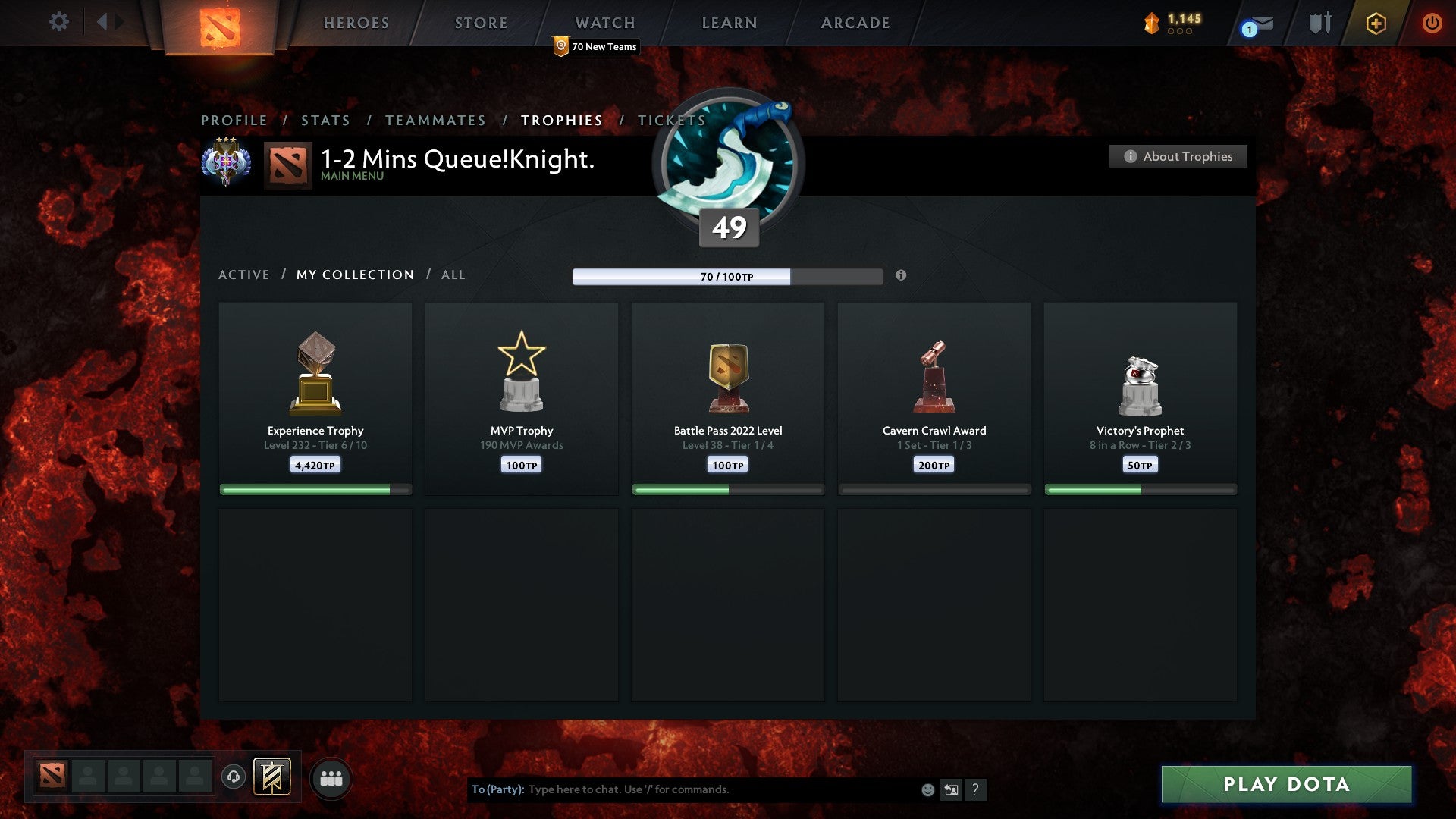Viewport: 1456px width, 819px height.
Task: Open the settings gear icon
Action: pyautogui.click(x=59, y=22)
